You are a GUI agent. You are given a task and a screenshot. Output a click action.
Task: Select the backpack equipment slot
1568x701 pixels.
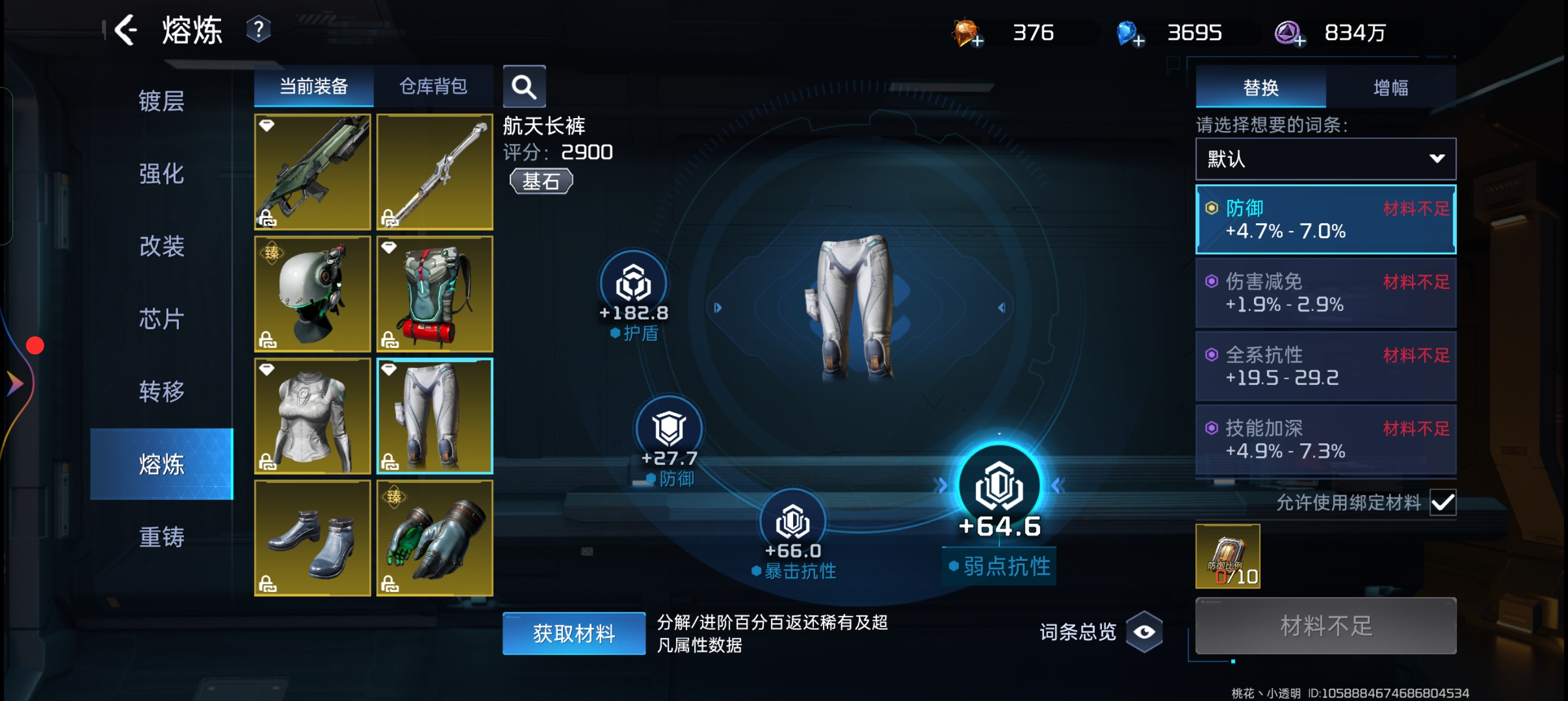[434, 294]
